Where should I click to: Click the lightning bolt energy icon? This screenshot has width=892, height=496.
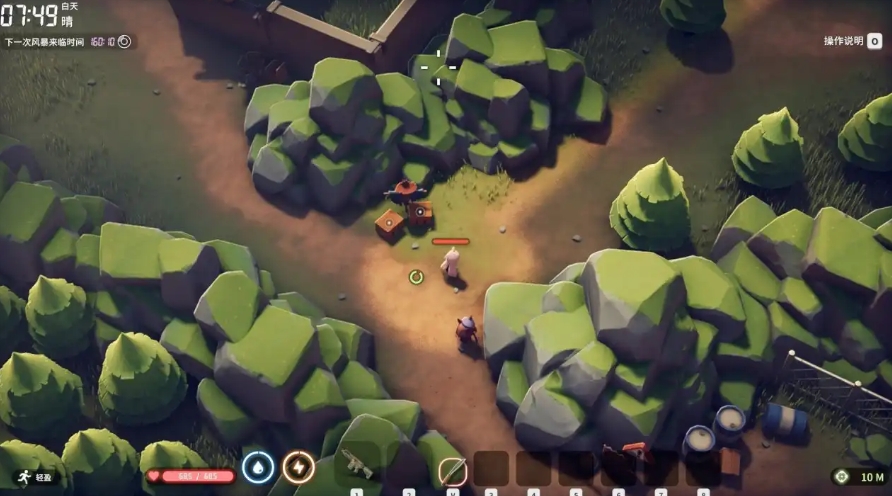298,467
